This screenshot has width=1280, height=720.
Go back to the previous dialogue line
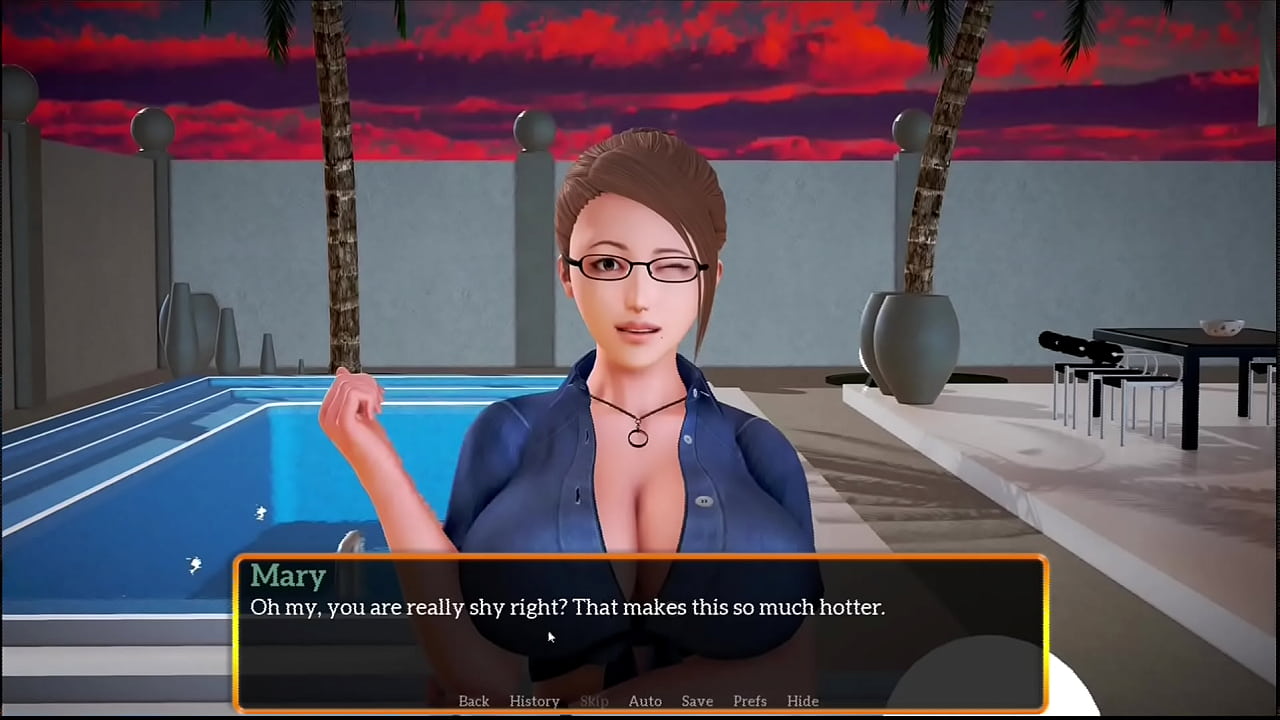(x=473, y=701)
